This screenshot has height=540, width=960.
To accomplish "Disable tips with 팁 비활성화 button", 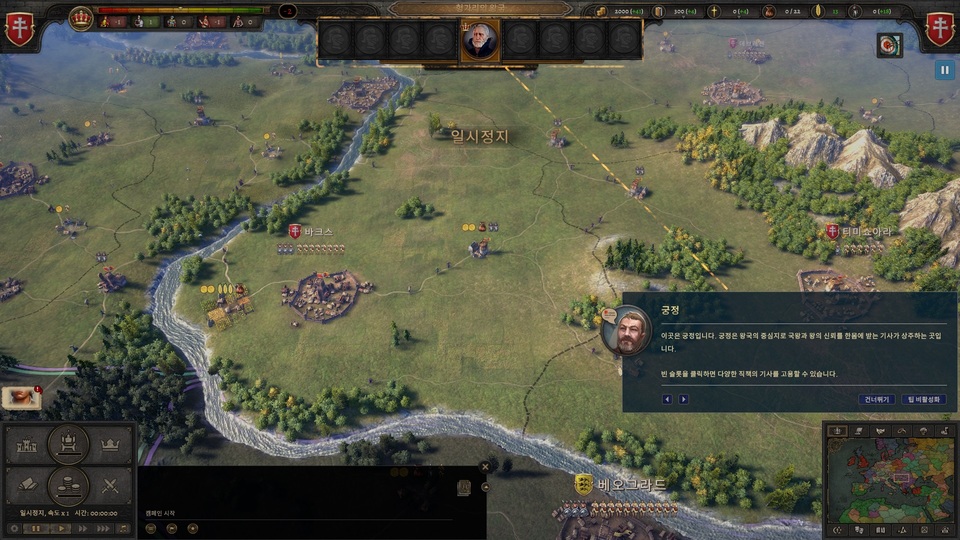I will [922, 399].
